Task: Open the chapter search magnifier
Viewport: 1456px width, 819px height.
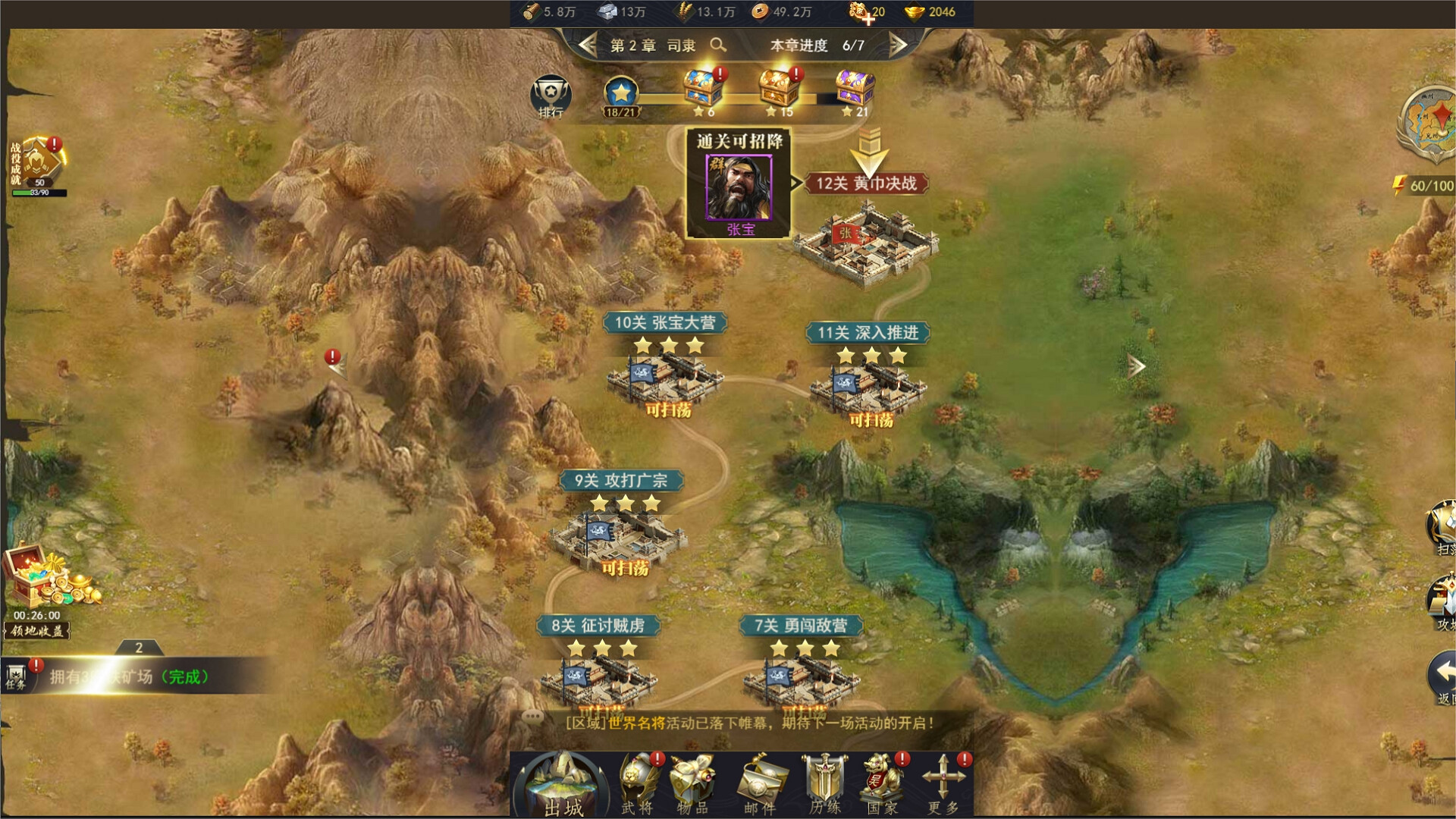Action: (x=716, y=45)
